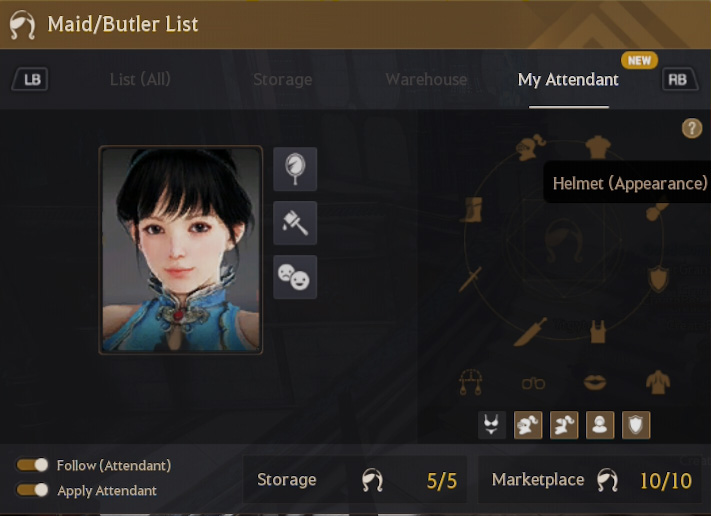Pick the eyeglasses accessory slot
The image size is (711, 516).
point(533,383)
